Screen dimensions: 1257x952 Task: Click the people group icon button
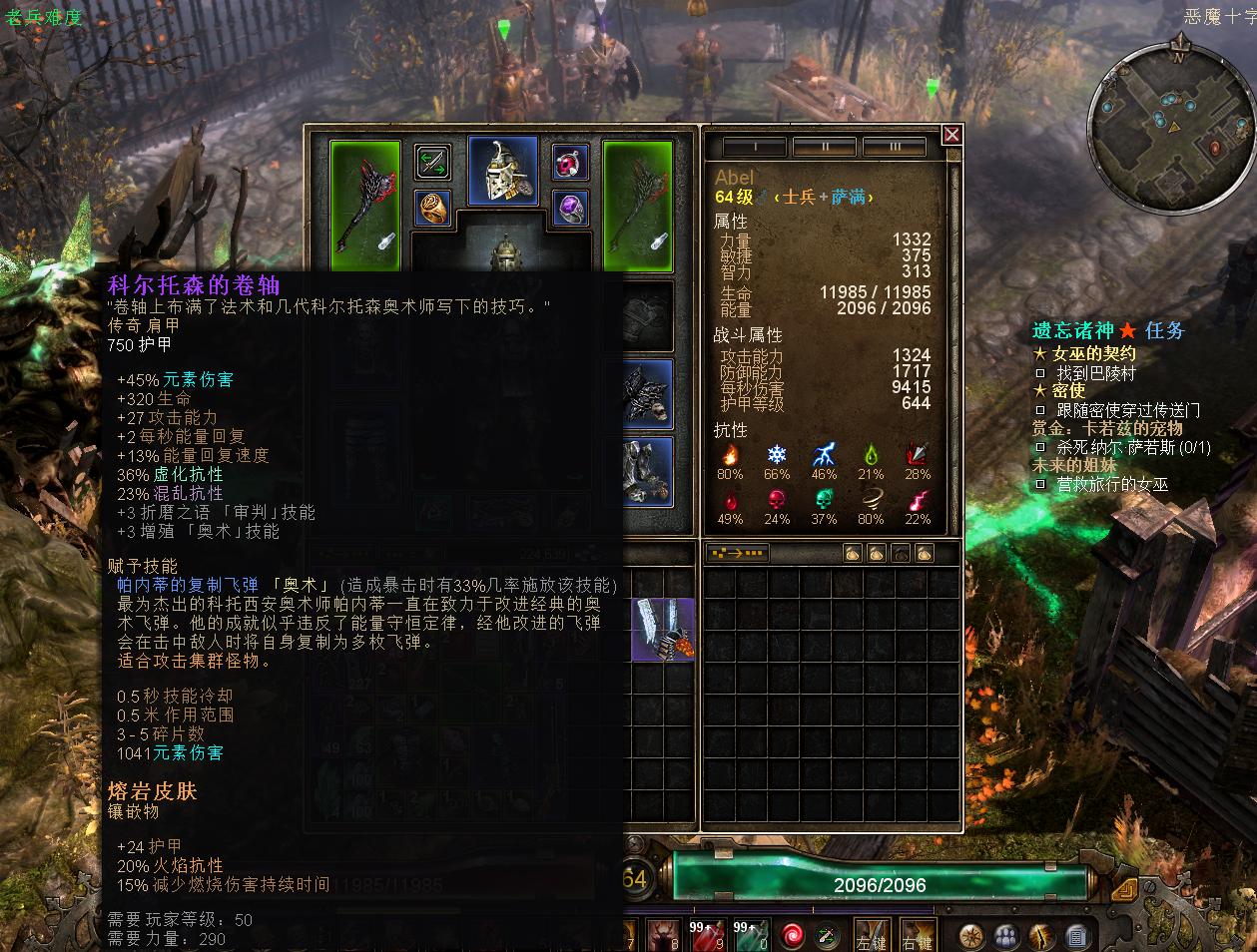(1006, 936)
